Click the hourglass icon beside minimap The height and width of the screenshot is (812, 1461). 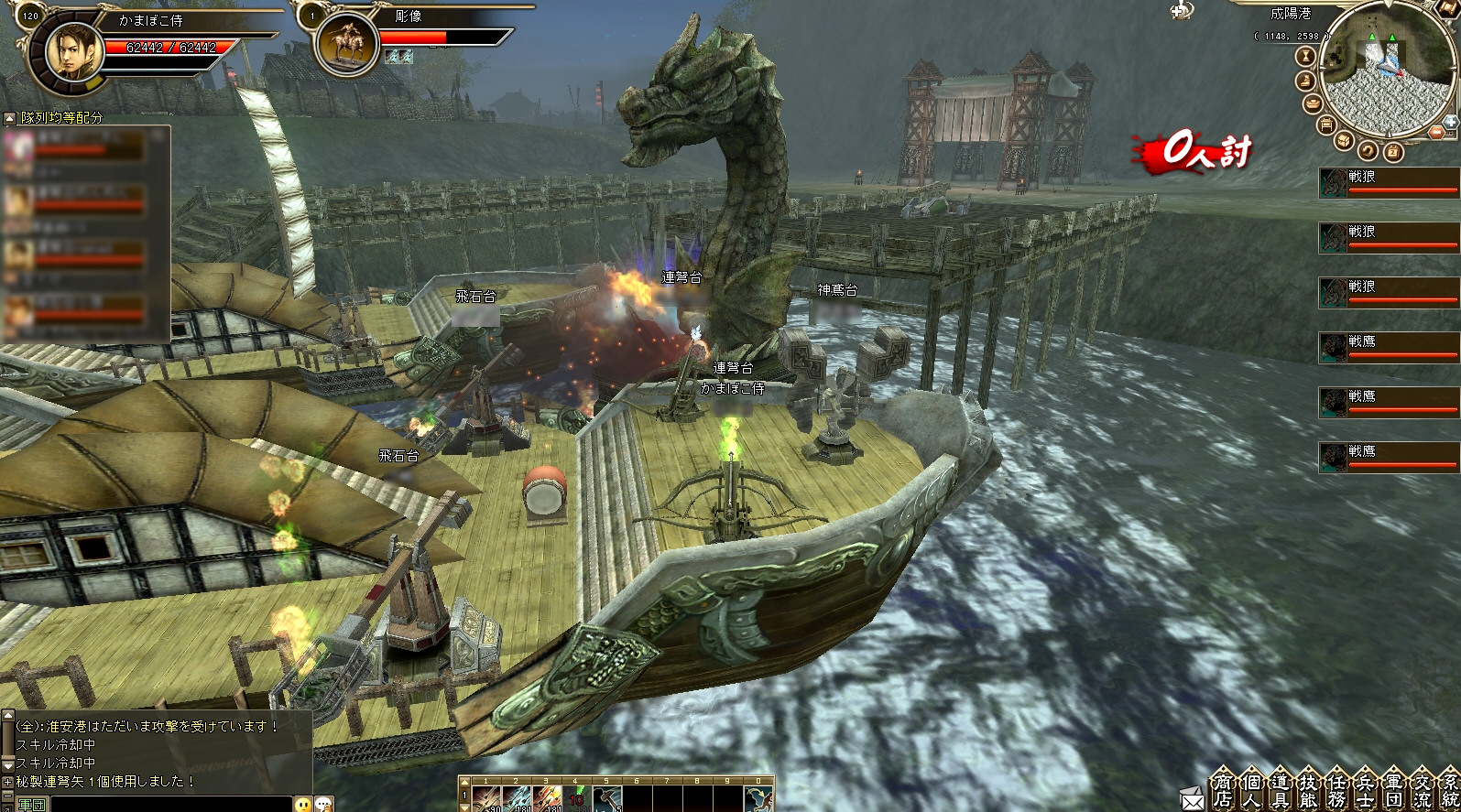(1305, 57)
